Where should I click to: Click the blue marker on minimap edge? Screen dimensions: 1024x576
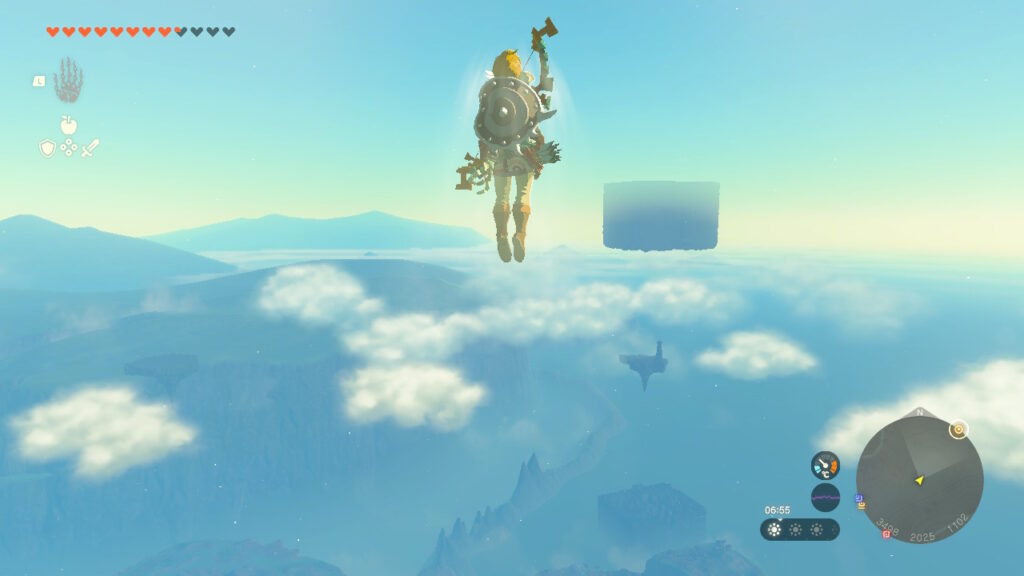pyautogui.click(x=859, y=497)
